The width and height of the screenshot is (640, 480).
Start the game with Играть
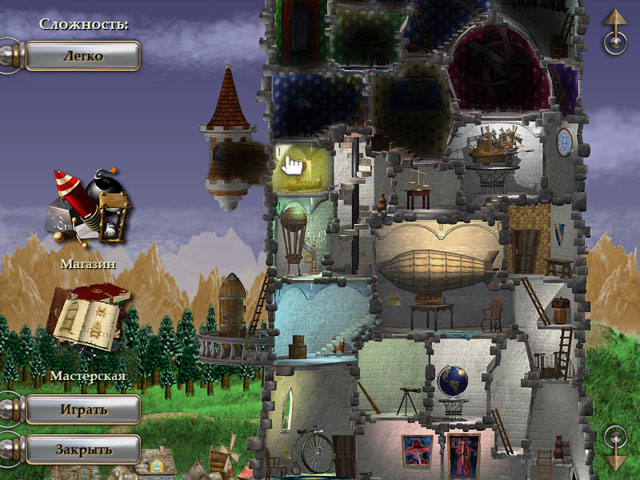pyautogui.click(x=82, y=409)
